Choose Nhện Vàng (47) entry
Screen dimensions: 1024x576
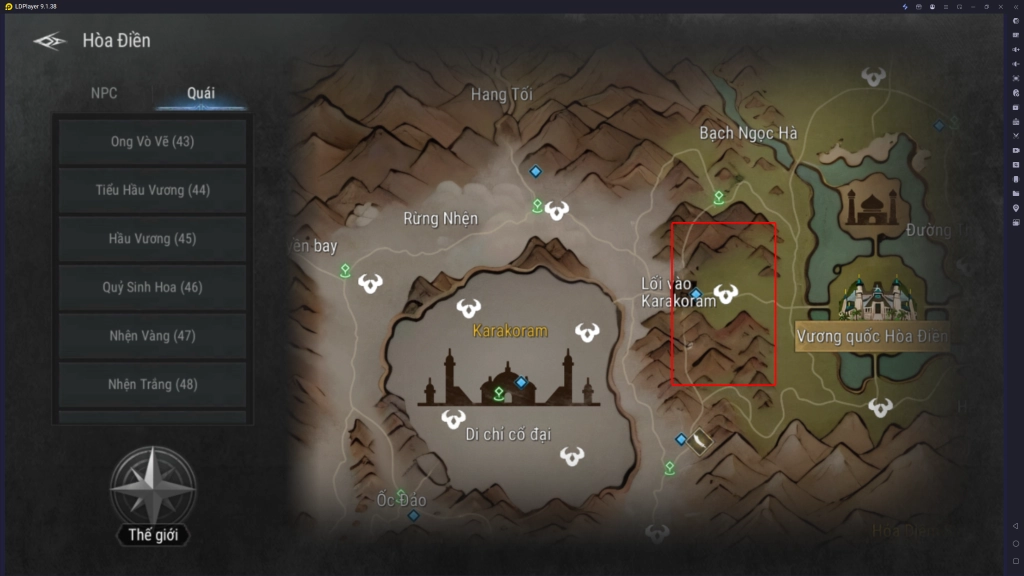[153, 336]
